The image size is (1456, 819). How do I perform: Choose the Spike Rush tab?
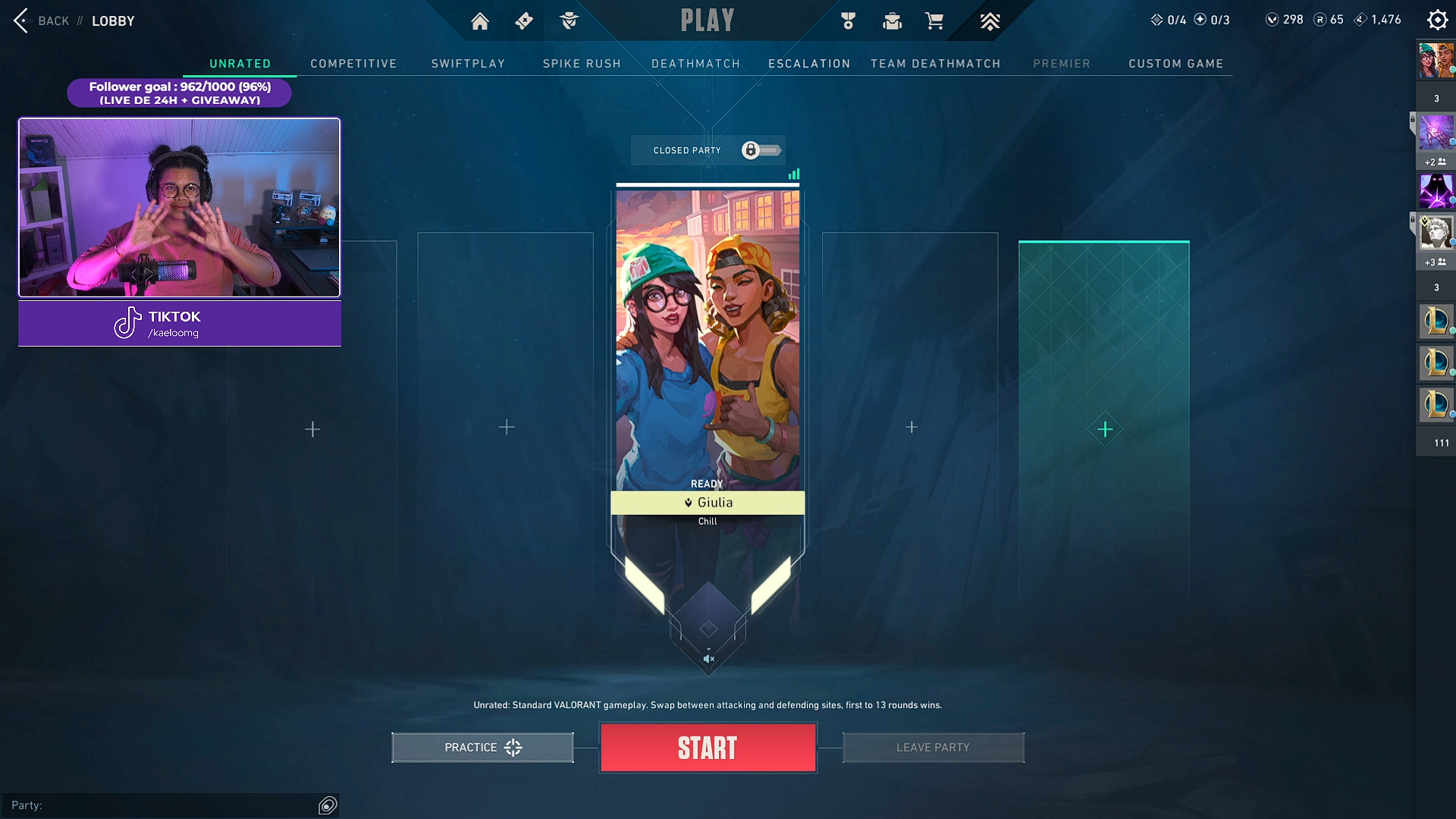click(x=582, y=64)
